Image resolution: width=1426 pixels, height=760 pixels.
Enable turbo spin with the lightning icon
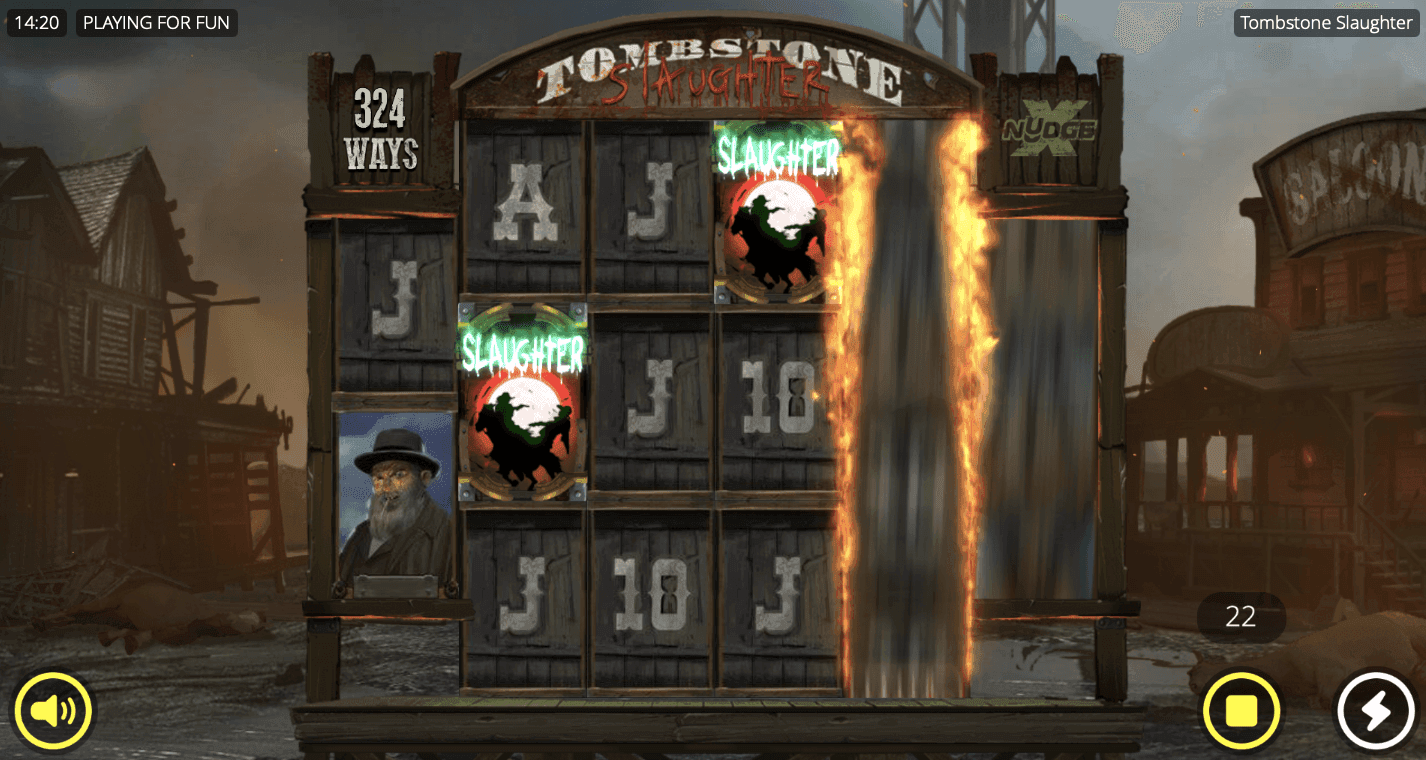(x=1375, y=711)
